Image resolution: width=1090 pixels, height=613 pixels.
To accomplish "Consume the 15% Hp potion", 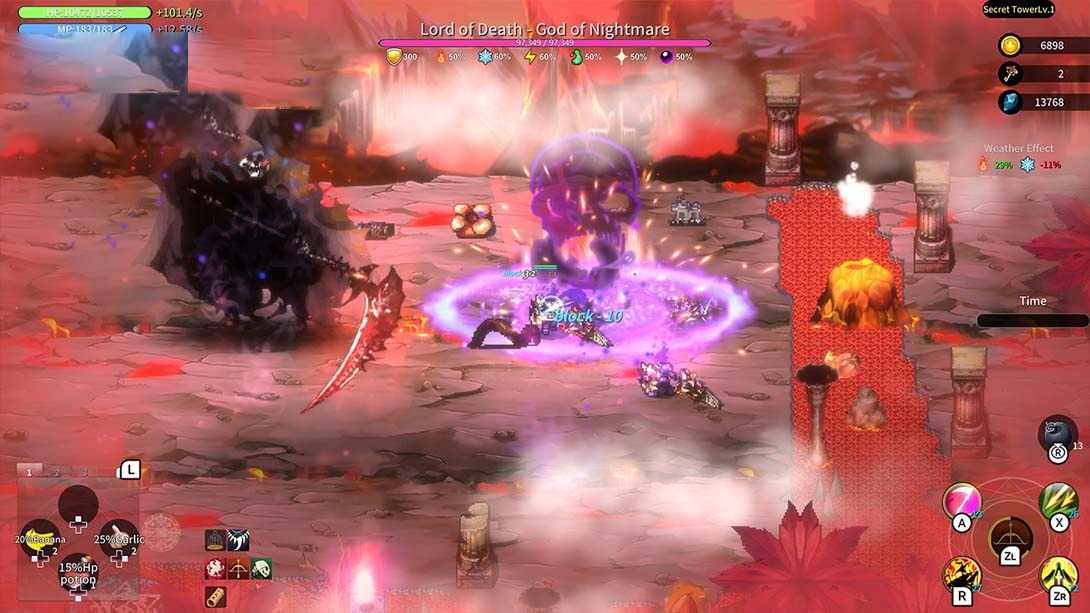I will 78,573.
